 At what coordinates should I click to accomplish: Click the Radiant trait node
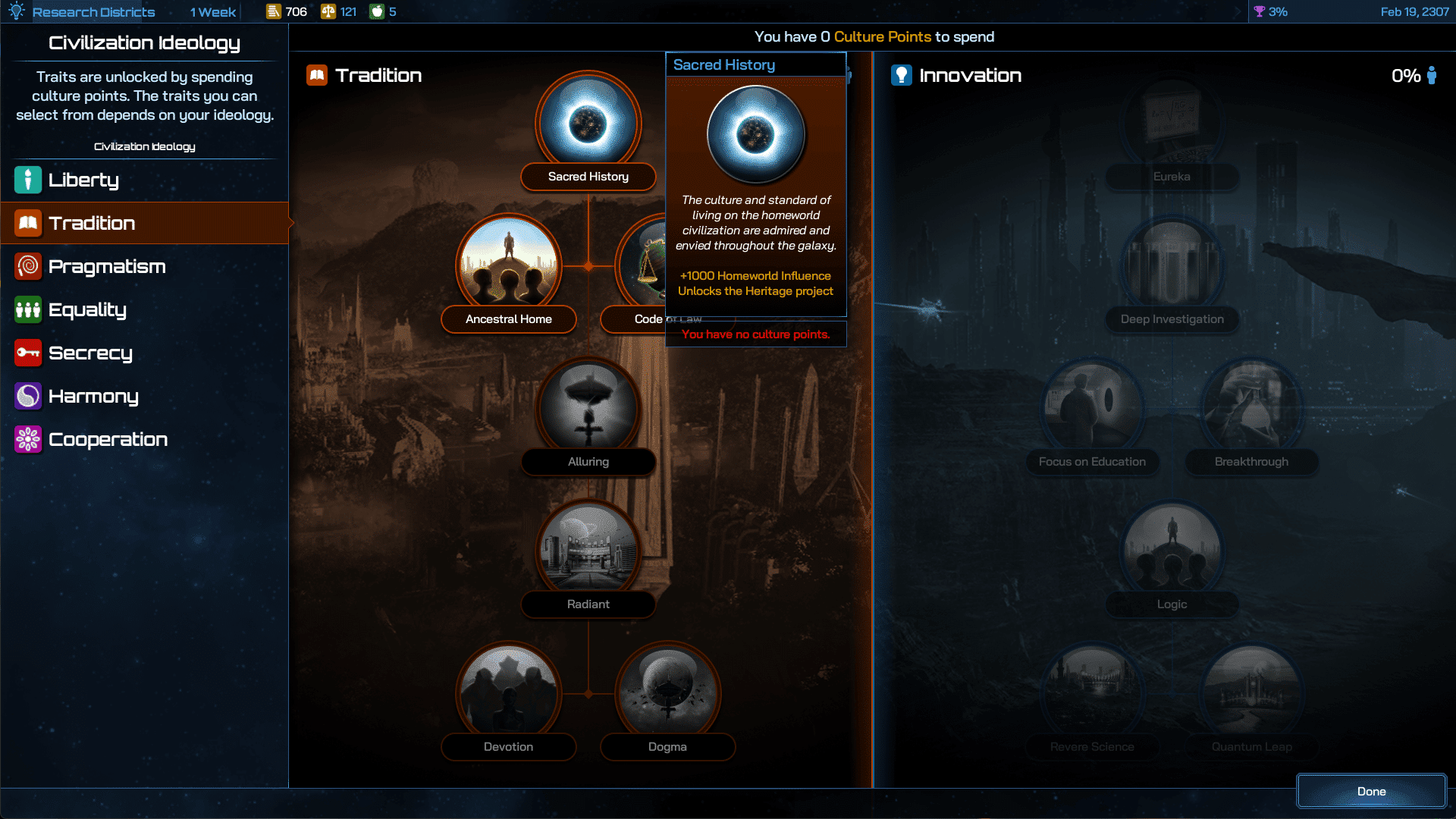tap(588, 550)
